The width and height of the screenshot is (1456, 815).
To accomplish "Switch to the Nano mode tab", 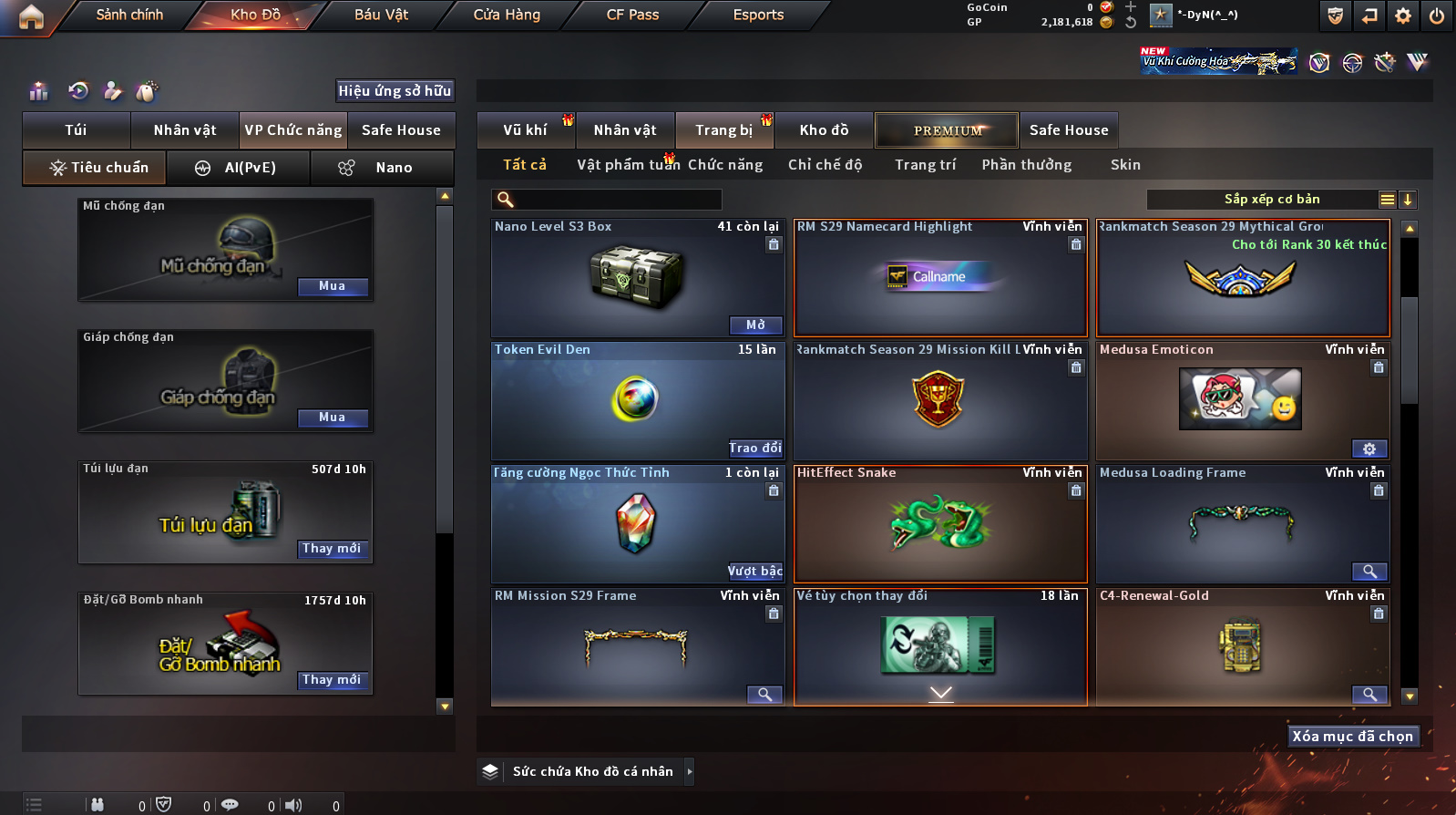I will click(383, 168).
